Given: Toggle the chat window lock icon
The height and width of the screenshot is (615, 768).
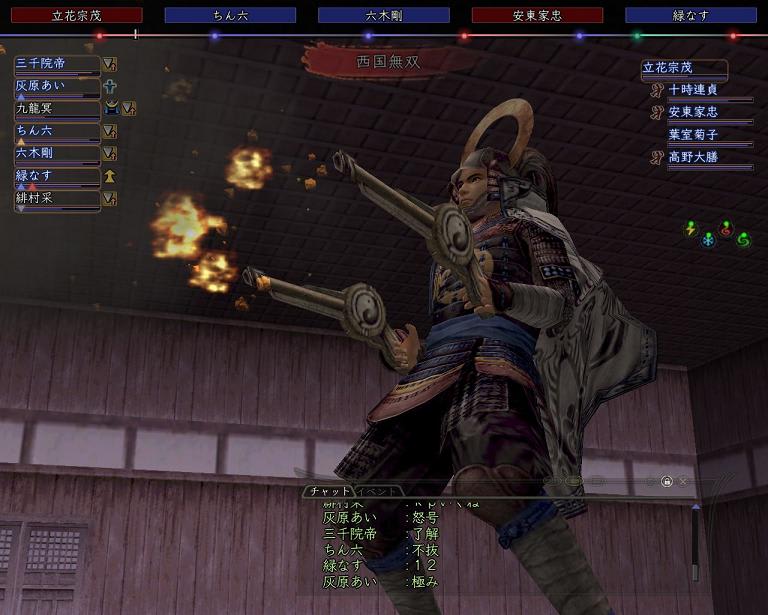Looking at the screenshot, I should (x=666, y=482).
